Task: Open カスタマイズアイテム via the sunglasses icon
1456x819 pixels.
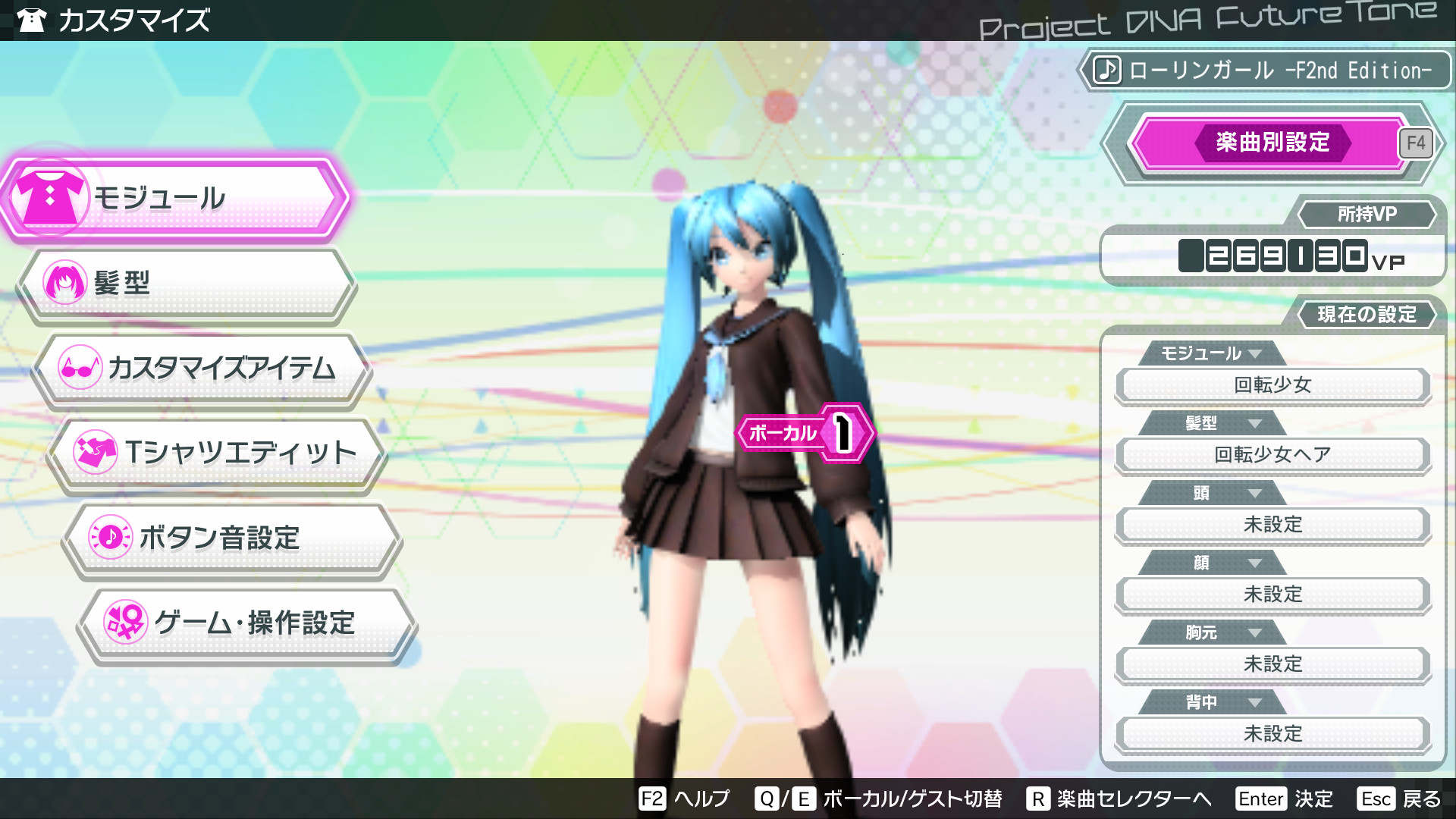Action: [x=80, y=366]
